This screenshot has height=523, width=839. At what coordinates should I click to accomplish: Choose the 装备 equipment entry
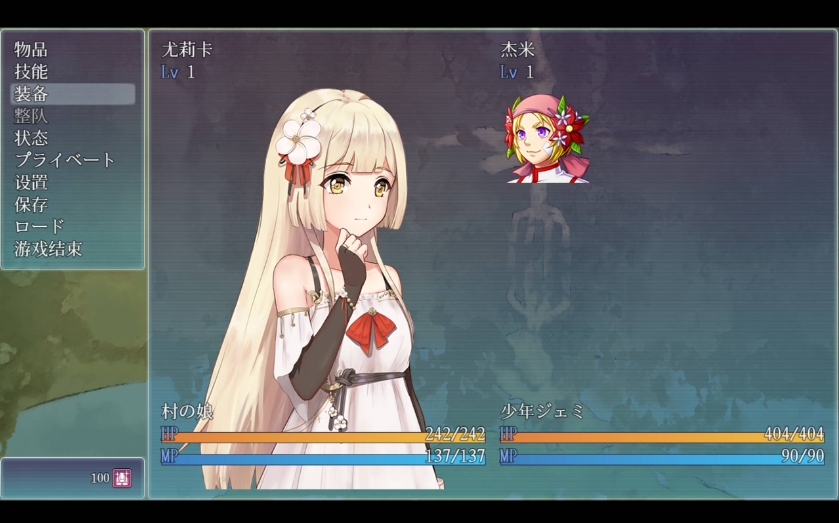tap(32, 94)
